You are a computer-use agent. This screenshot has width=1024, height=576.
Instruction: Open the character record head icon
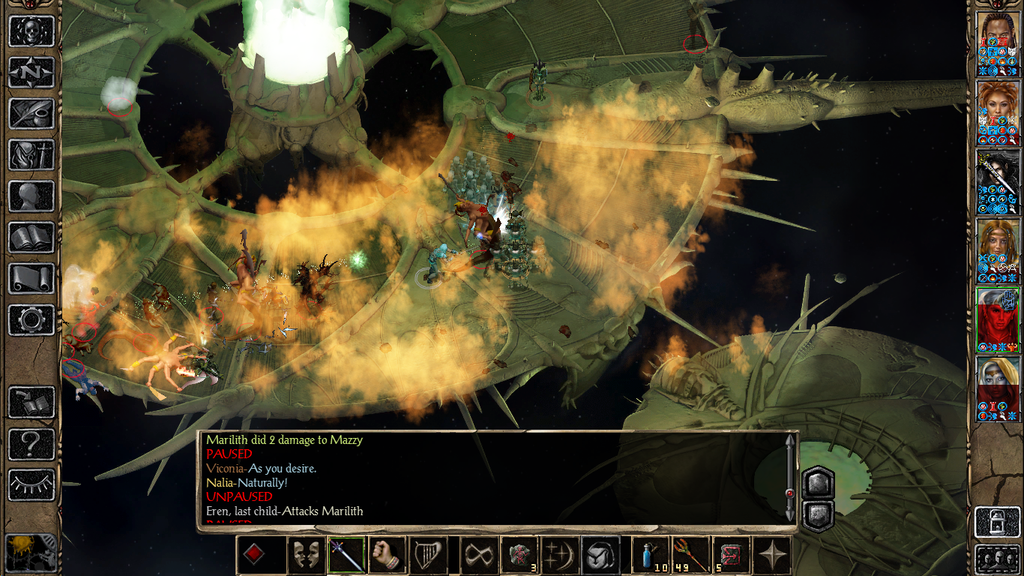click(31, 195)
